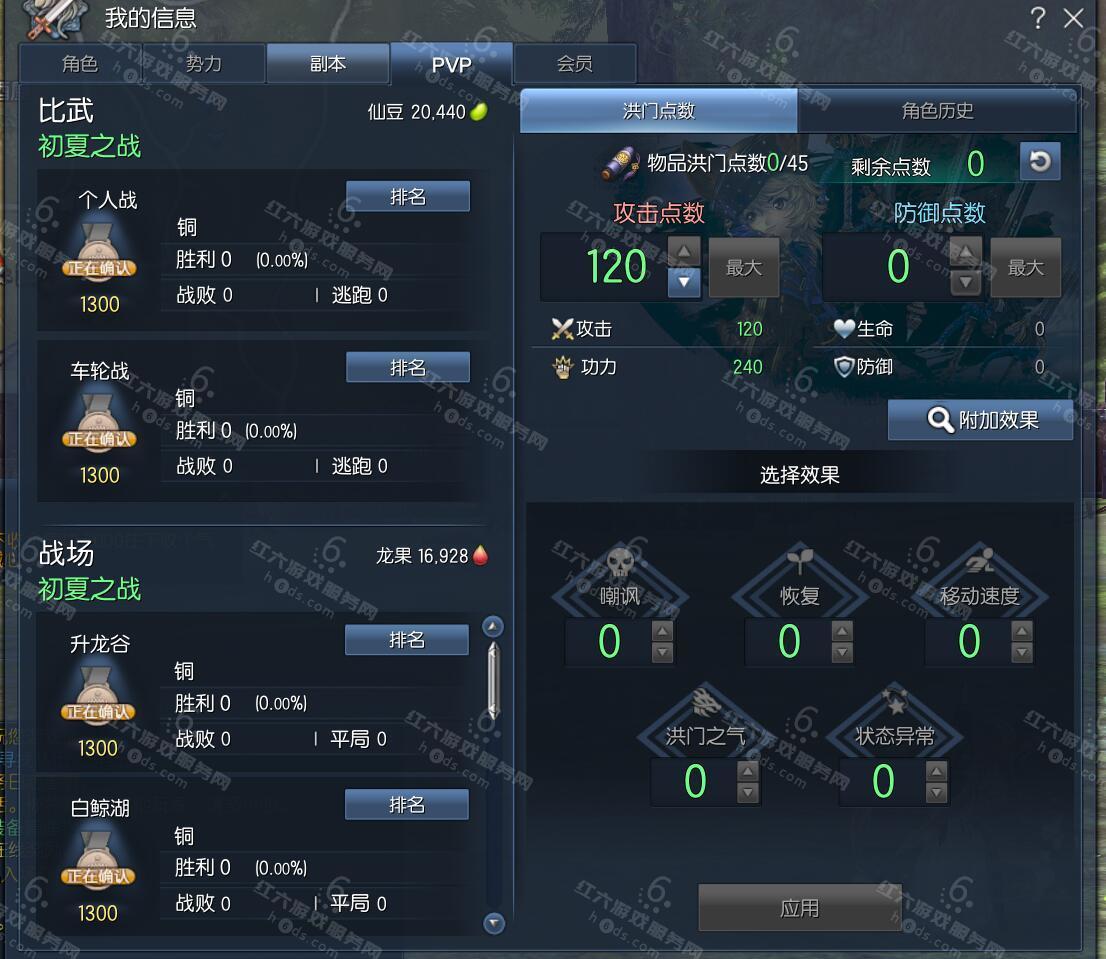Max out 攻击点数 with 最大 button
The image size is (1106, 959).
coord(743,268)
